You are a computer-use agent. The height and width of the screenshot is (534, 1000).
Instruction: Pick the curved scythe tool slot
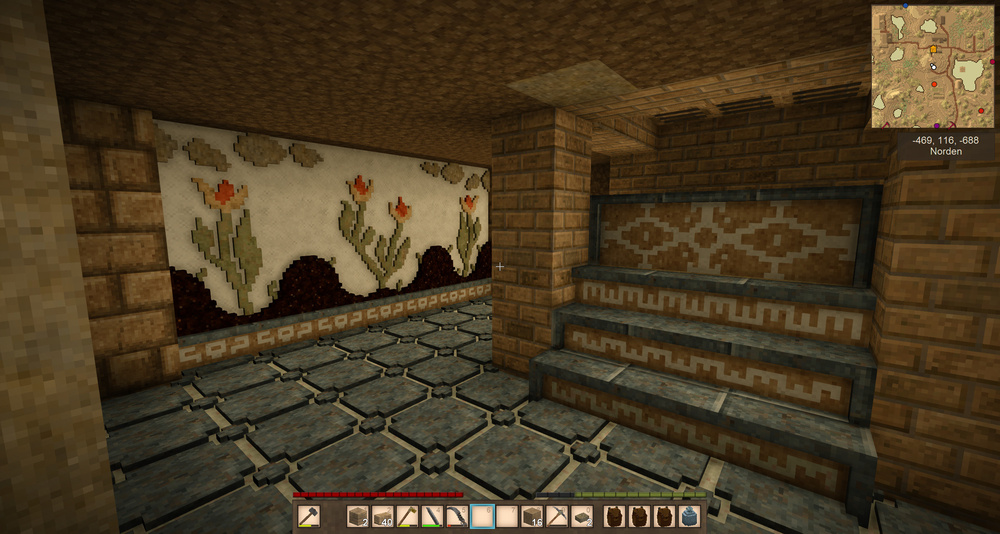[x=457, y=517]
